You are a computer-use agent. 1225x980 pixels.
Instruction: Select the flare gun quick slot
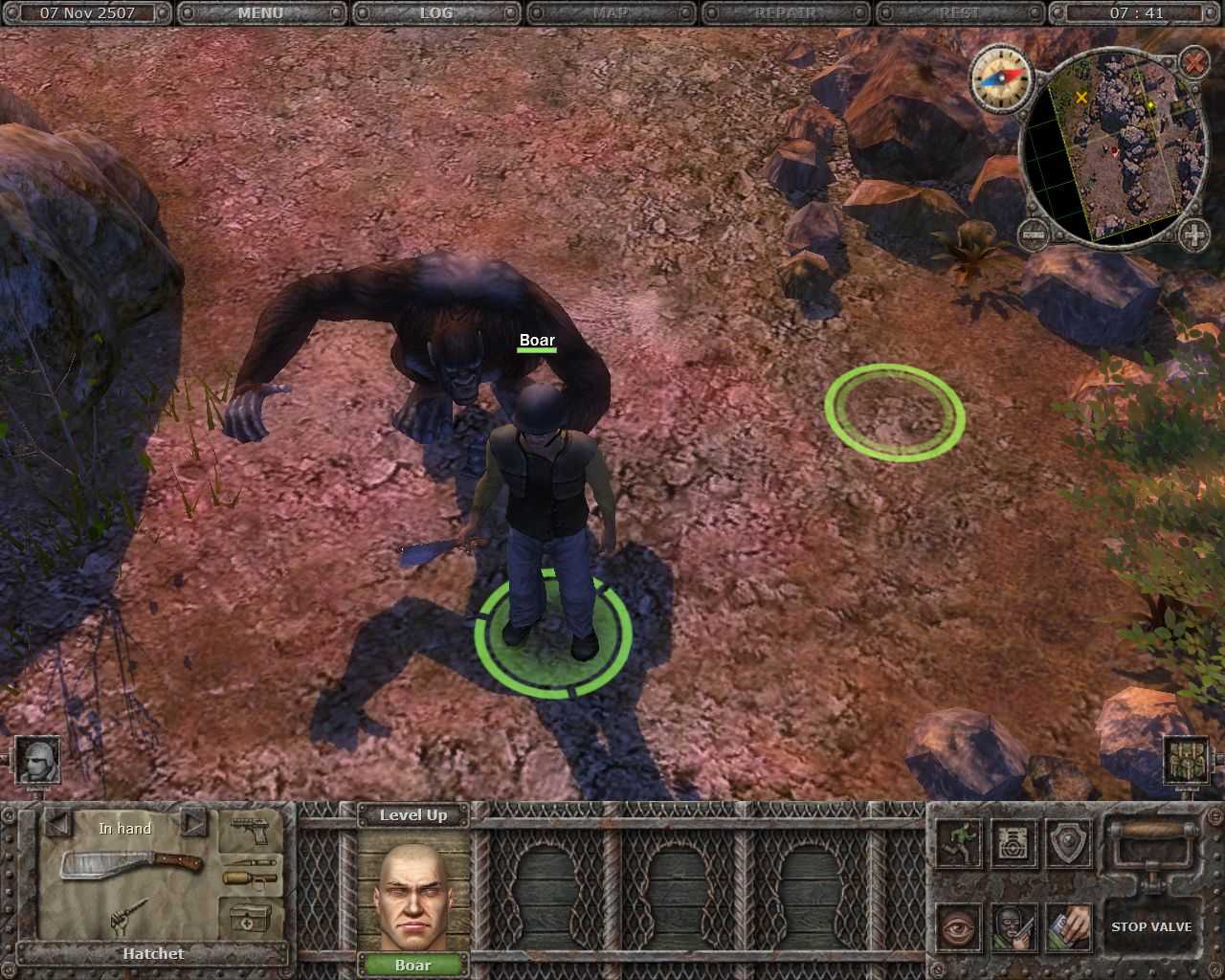(x=251, y=871)
